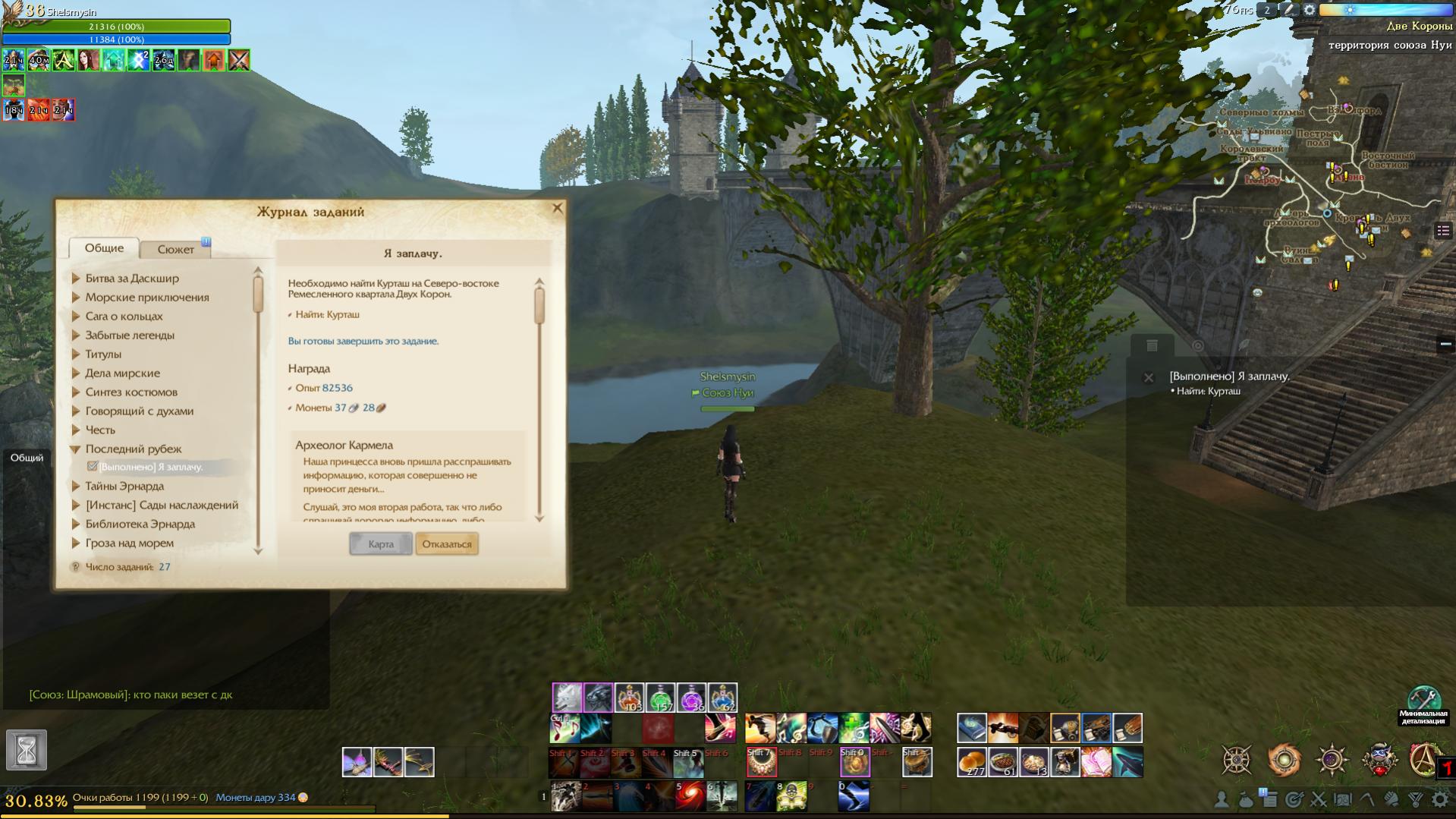Open settings via the top gear icon
The height and width of the screenshot is (819, 1456).
coord(1310,10)
